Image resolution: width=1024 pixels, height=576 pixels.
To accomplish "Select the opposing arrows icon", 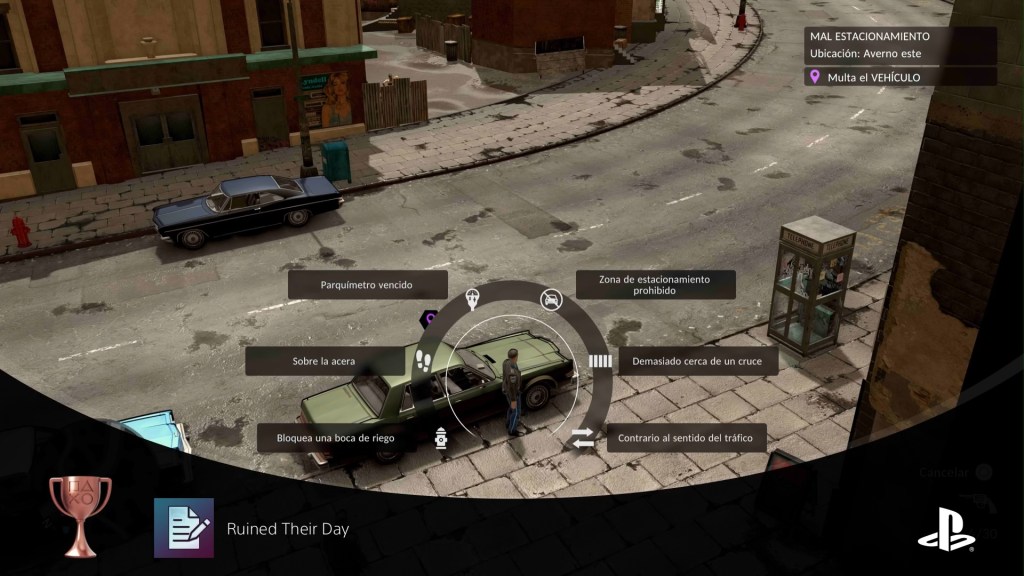I will [583, 437].
